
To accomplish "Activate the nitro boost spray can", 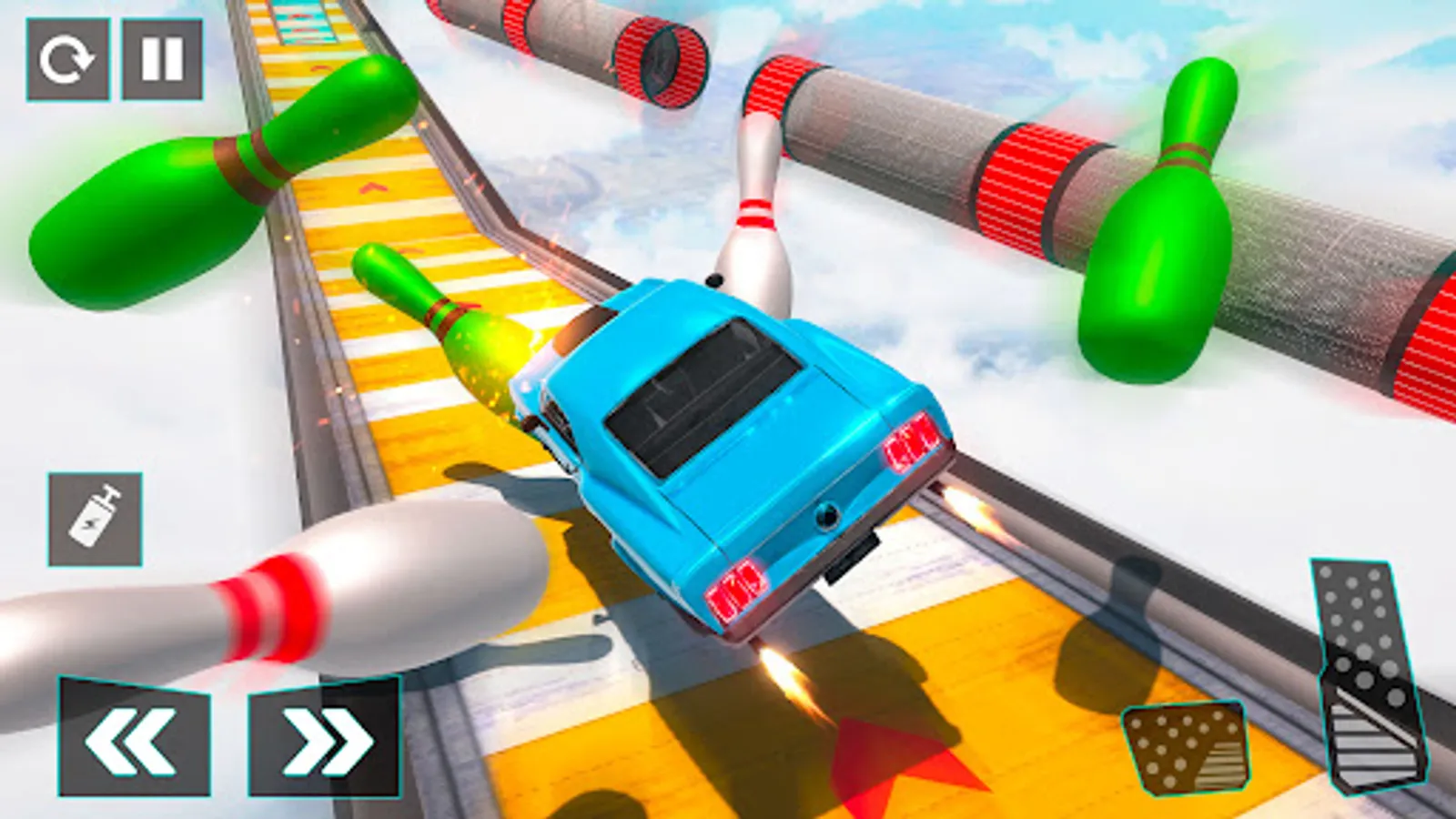I will 95,520.
